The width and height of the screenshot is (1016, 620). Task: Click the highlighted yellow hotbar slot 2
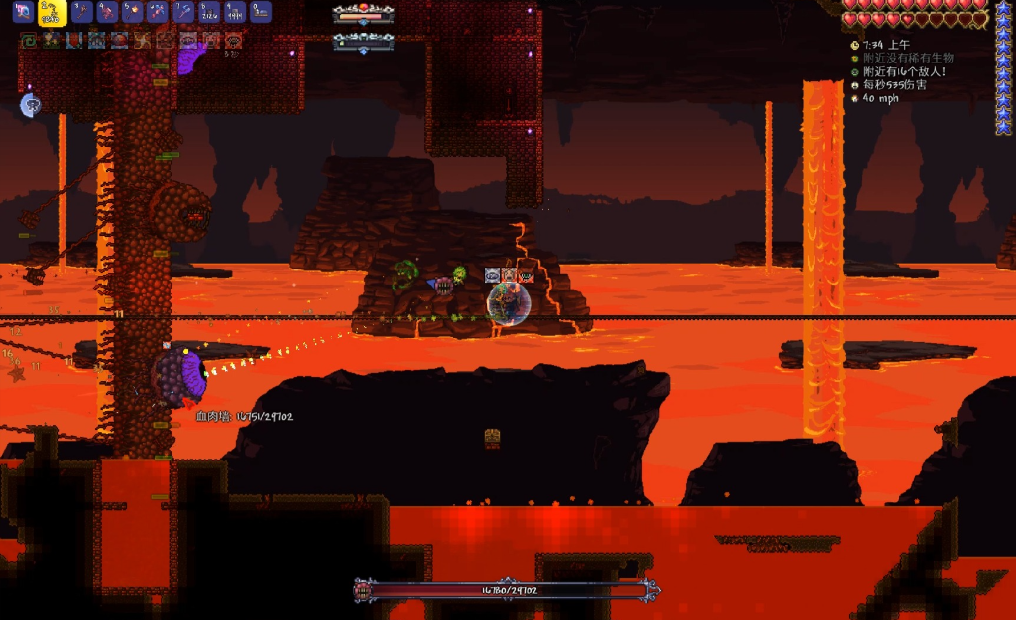tap(52, 12)
